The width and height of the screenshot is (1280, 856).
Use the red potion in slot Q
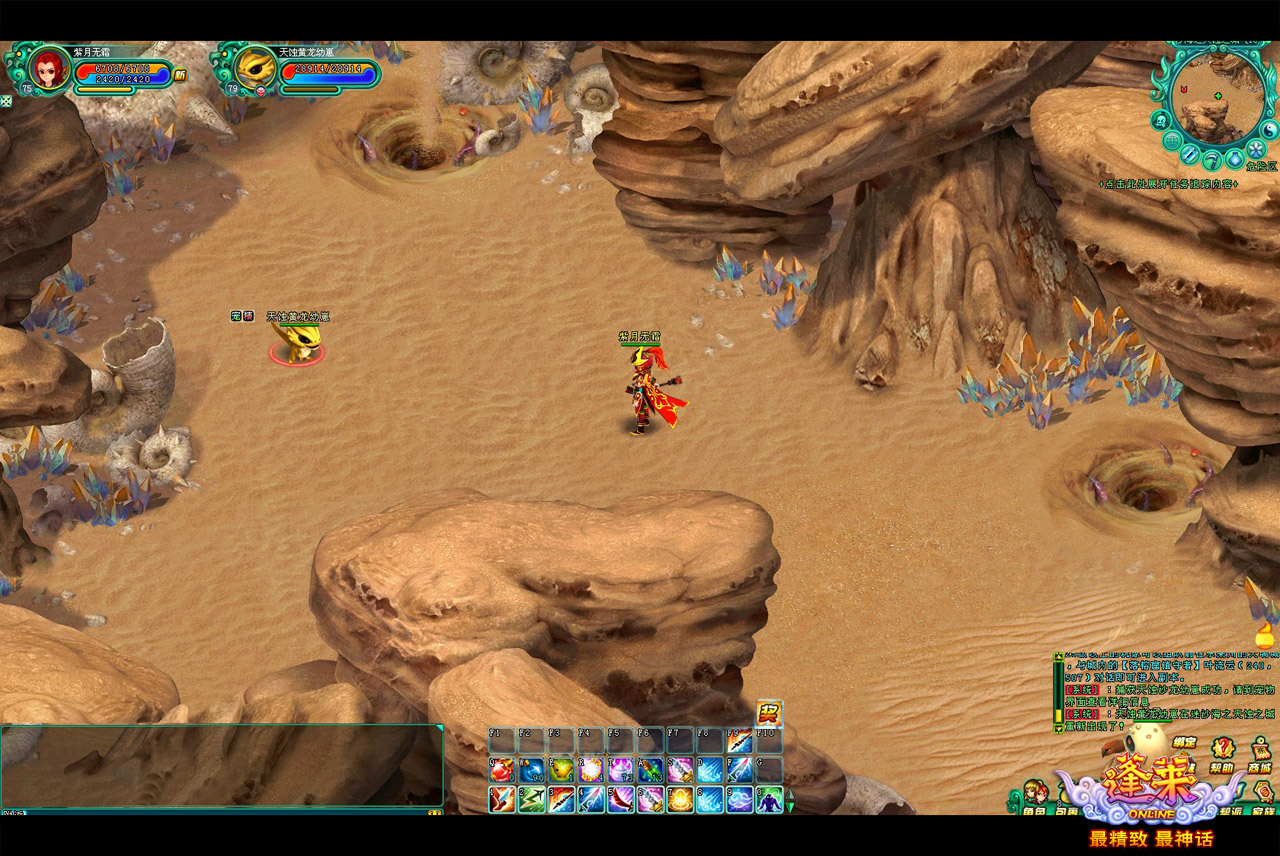(x=501, y=770)
